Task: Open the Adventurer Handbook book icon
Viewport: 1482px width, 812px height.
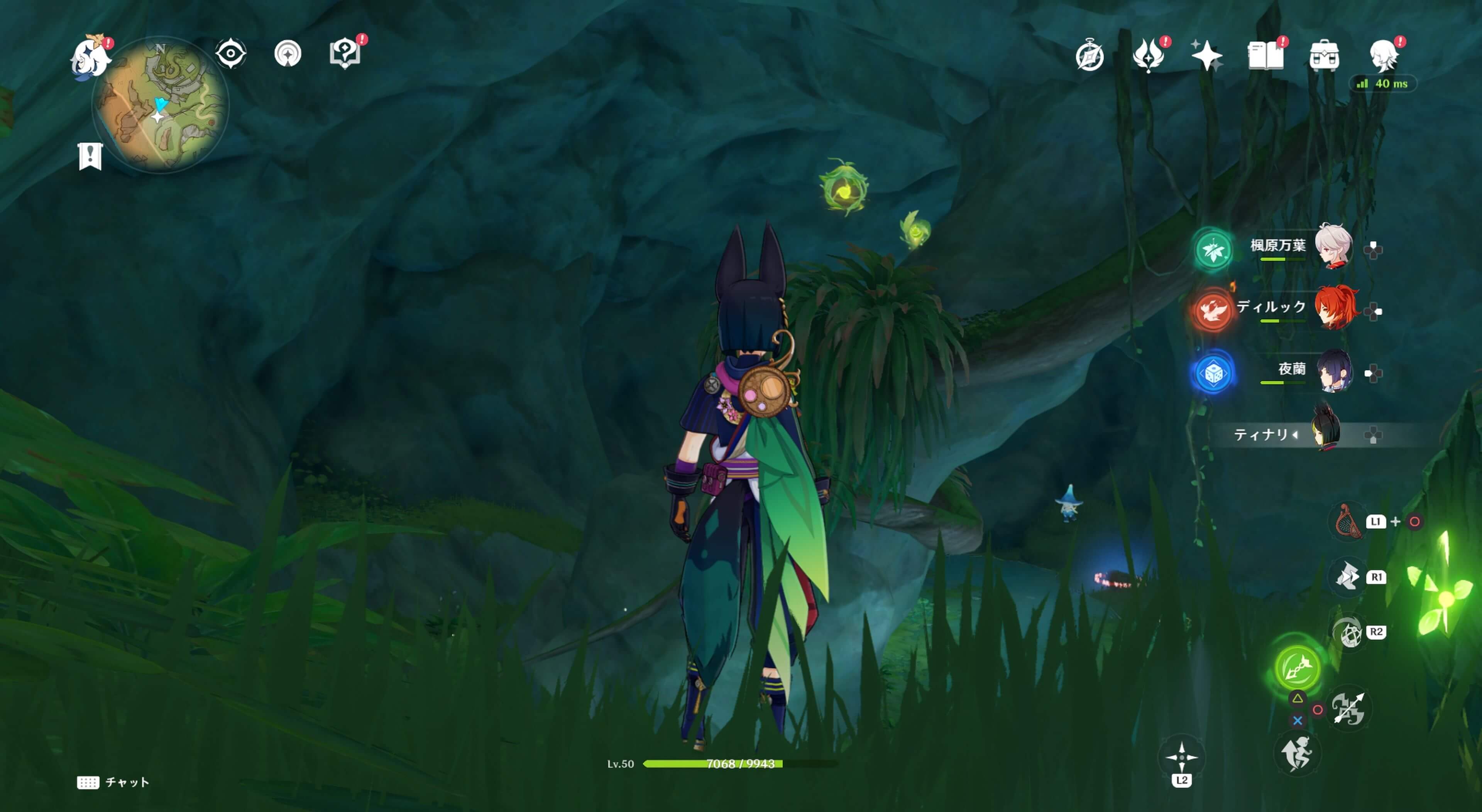Action: [1265, 56]
